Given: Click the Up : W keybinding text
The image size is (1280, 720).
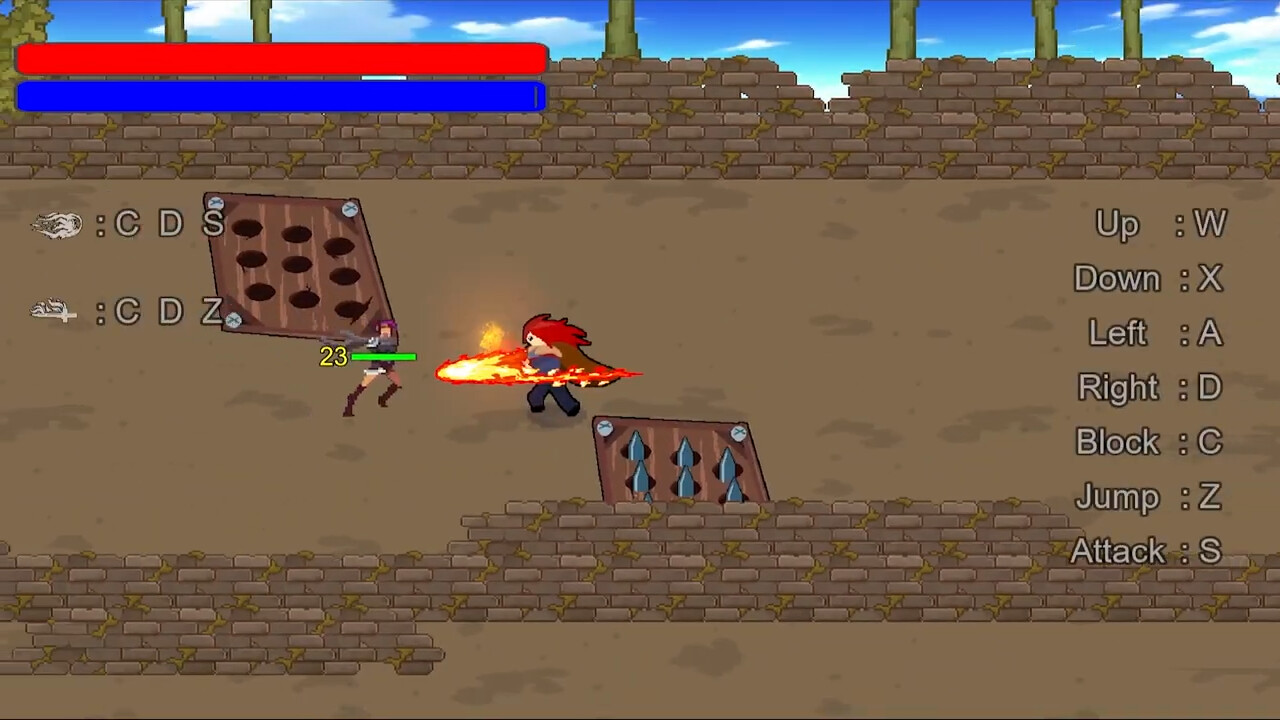Looking at the screenshot, I should coord(1160,224).
